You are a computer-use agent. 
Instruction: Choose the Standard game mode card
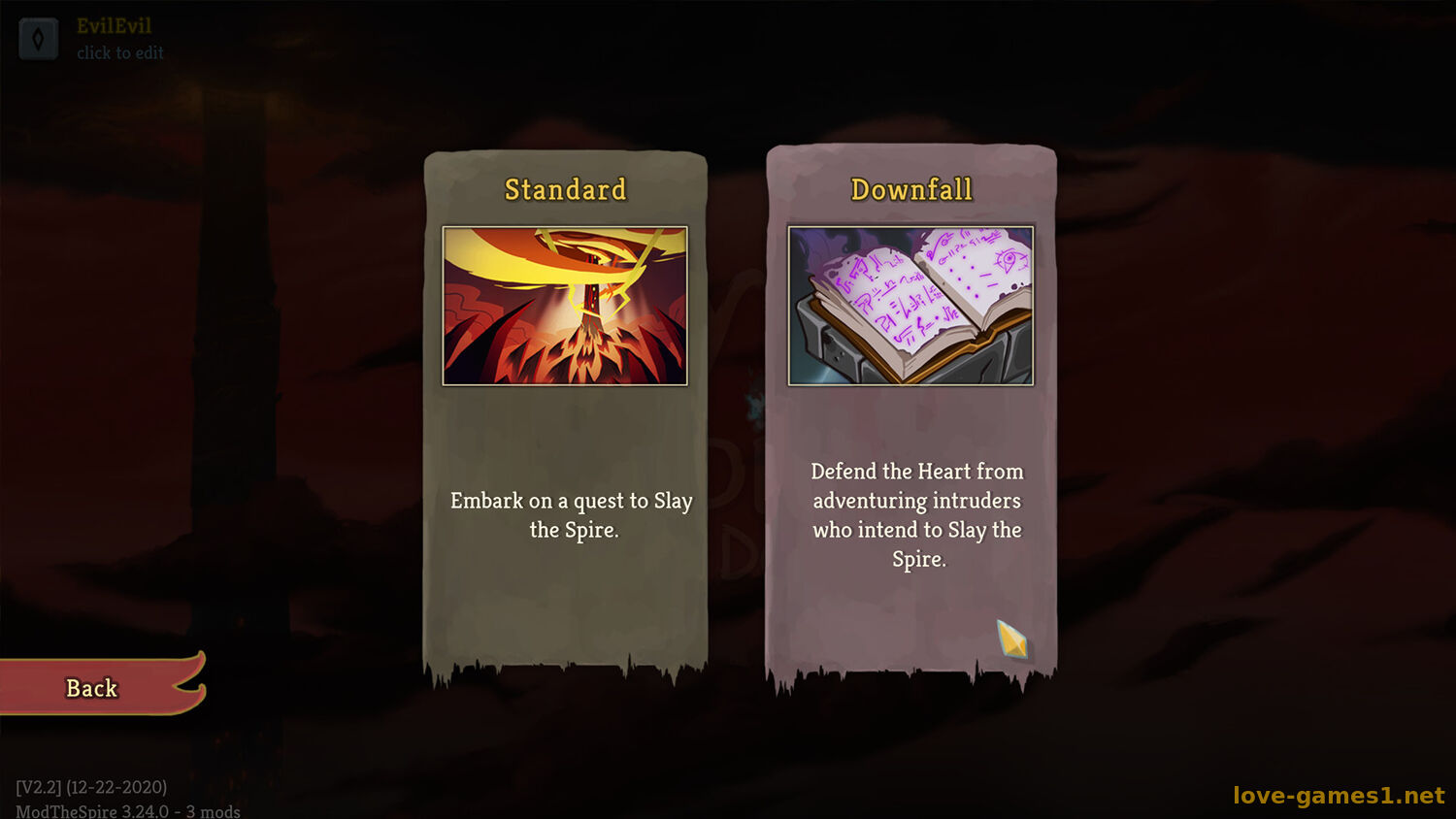pyautogui.click(x=565, y=408)
